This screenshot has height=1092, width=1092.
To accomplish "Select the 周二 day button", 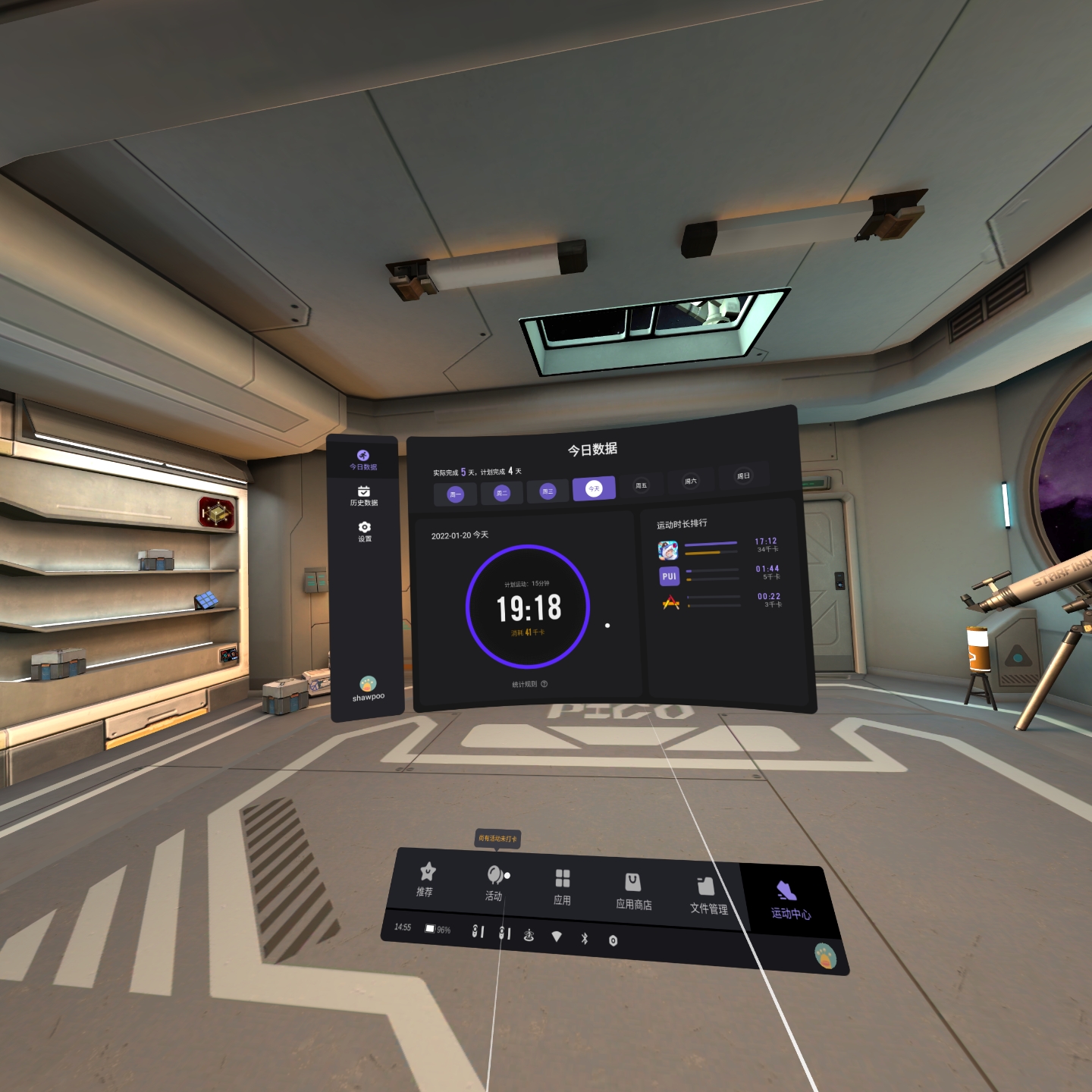I will point(501,493).
